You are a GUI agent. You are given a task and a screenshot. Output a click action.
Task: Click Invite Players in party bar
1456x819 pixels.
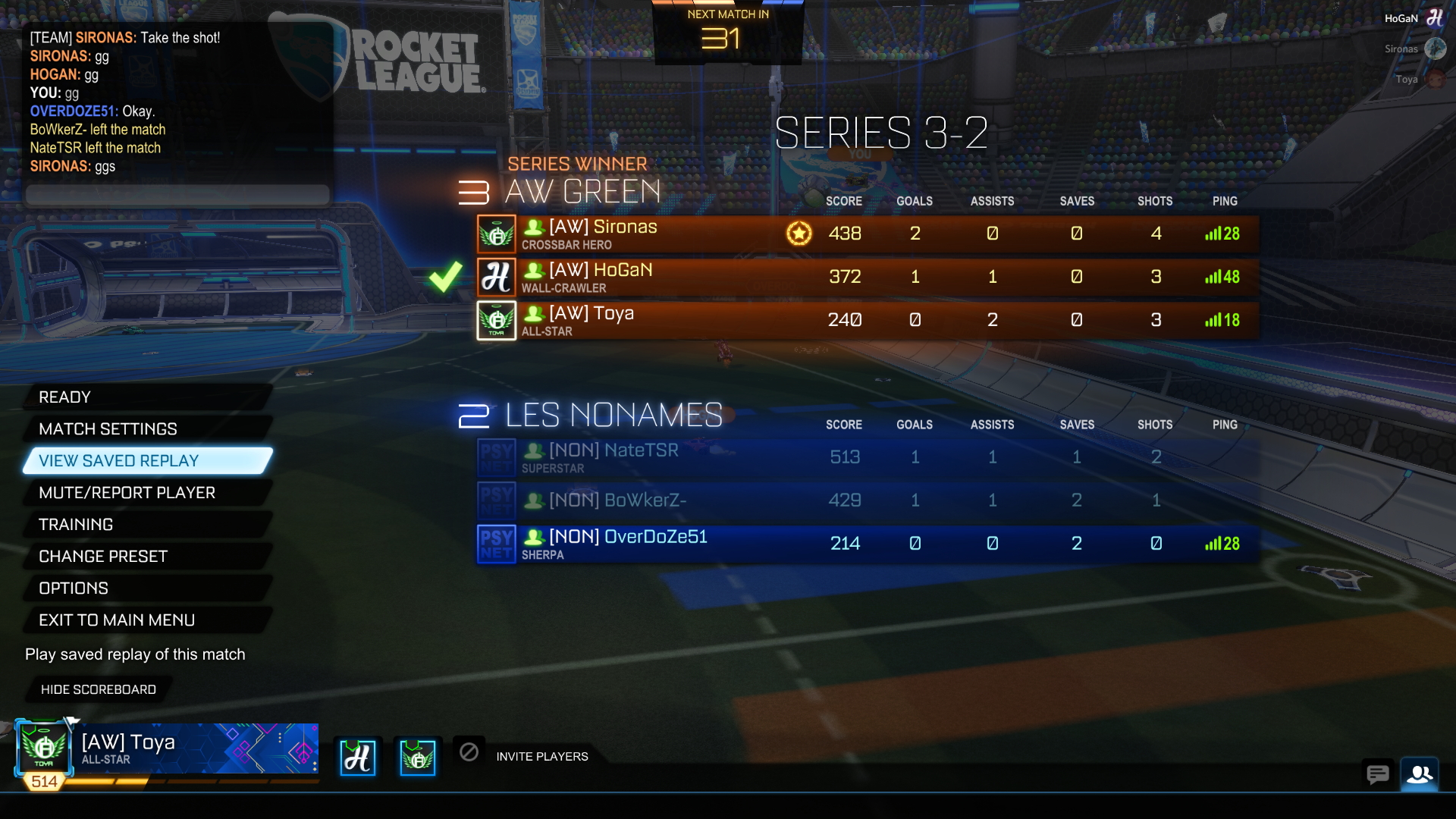coord(541,757)
